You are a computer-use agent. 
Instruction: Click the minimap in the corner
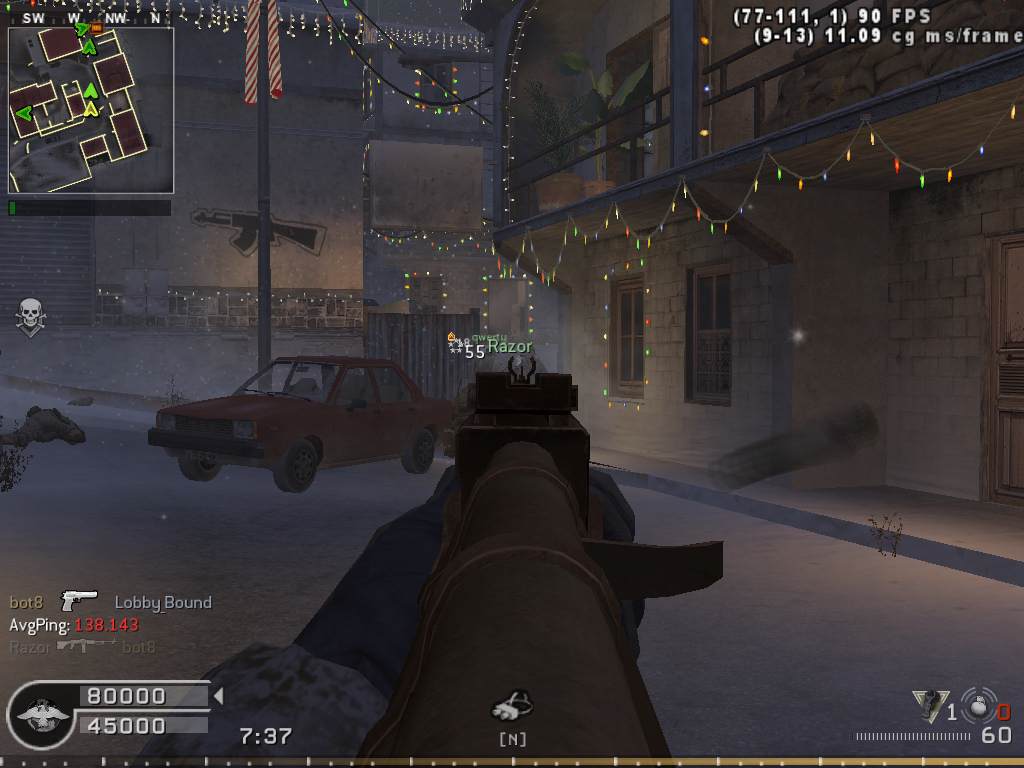coord(91,110)
